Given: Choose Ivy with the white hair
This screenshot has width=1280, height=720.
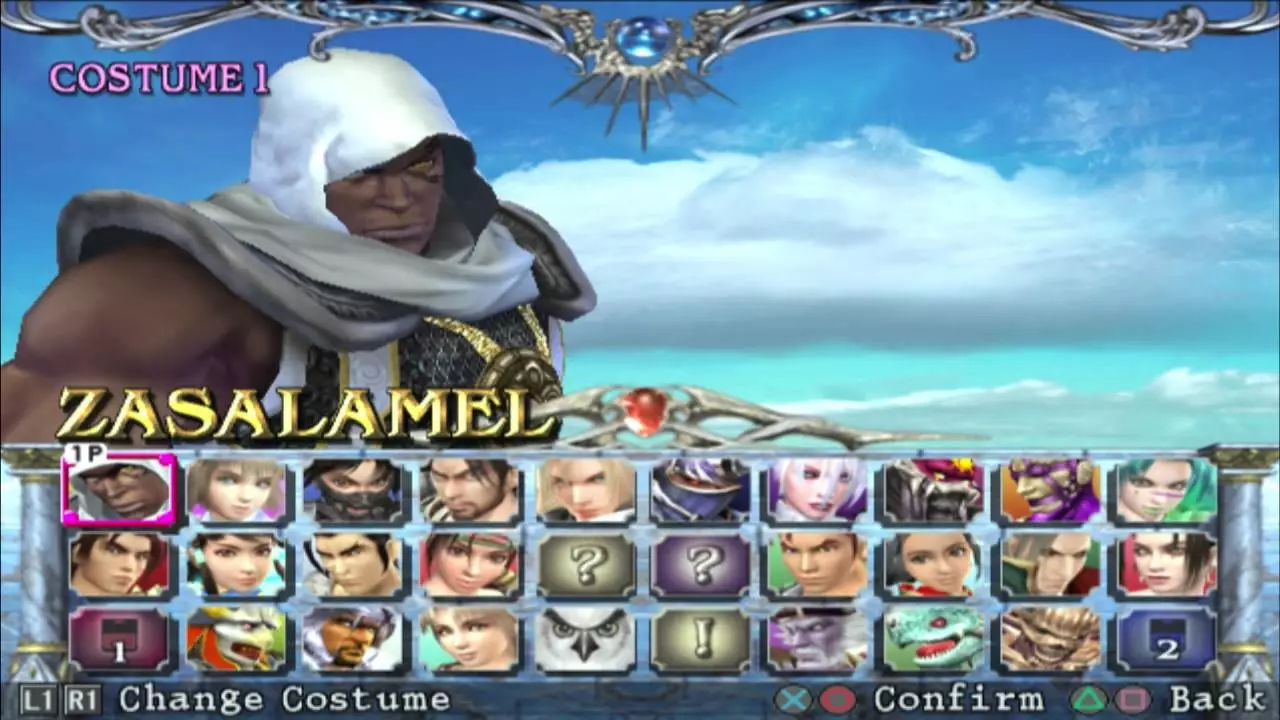Looking at the screenshot, I should coord(816,488).
